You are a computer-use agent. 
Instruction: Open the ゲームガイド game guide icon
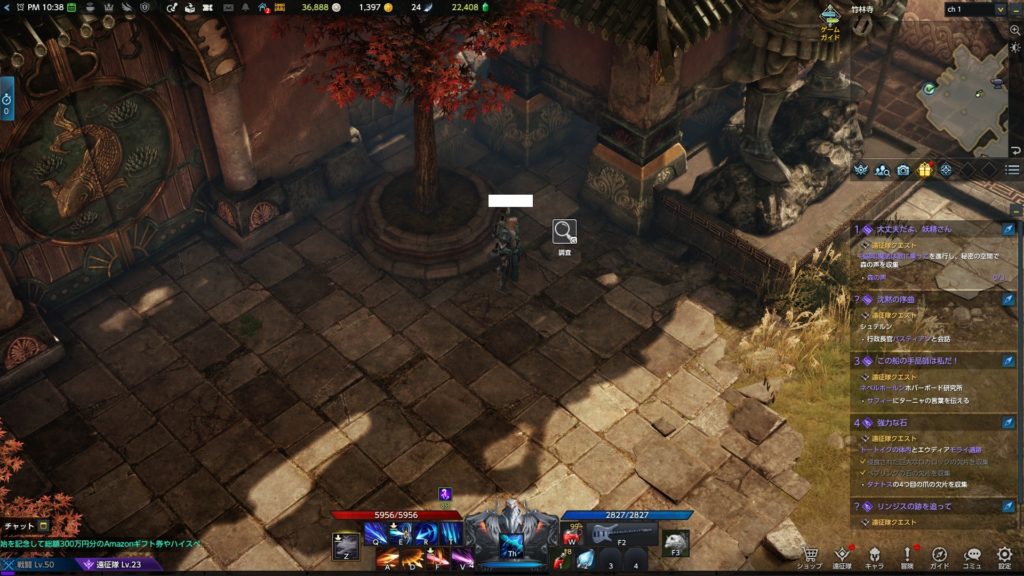coord(830,20)
